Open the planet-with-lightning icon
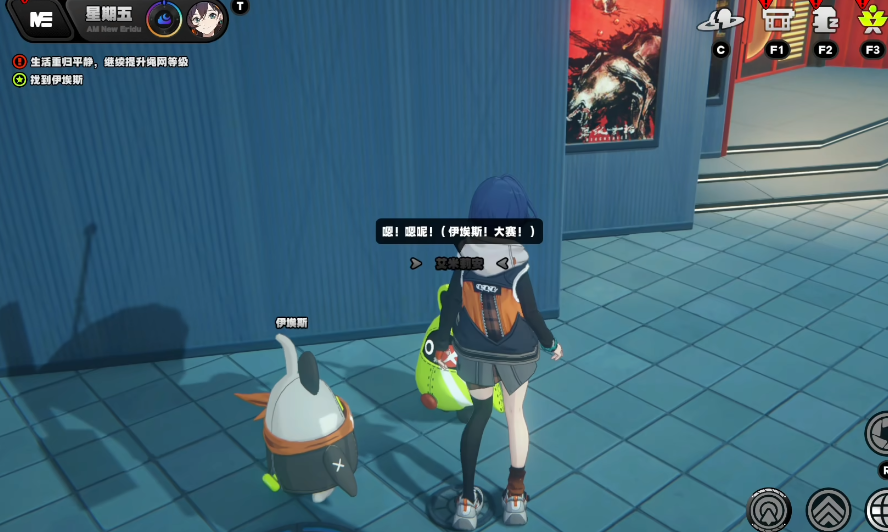The height and width of the screenshot is (532, 888). tap(720, 18)
